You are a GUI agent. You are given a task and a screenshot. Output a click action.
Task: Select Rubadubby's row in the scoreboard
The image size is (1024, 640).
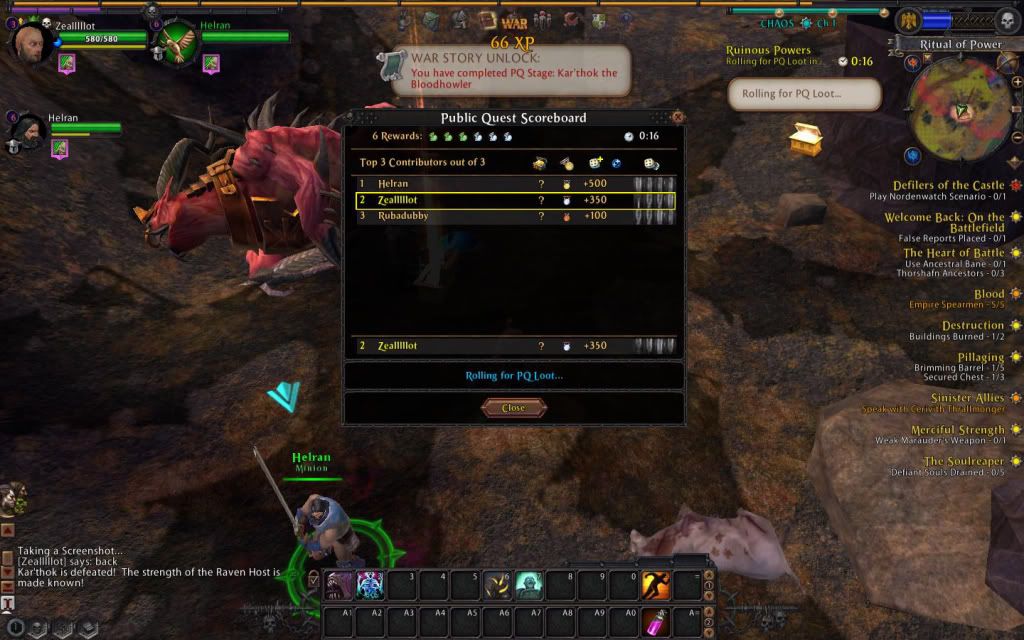click(x=515, y=216)
